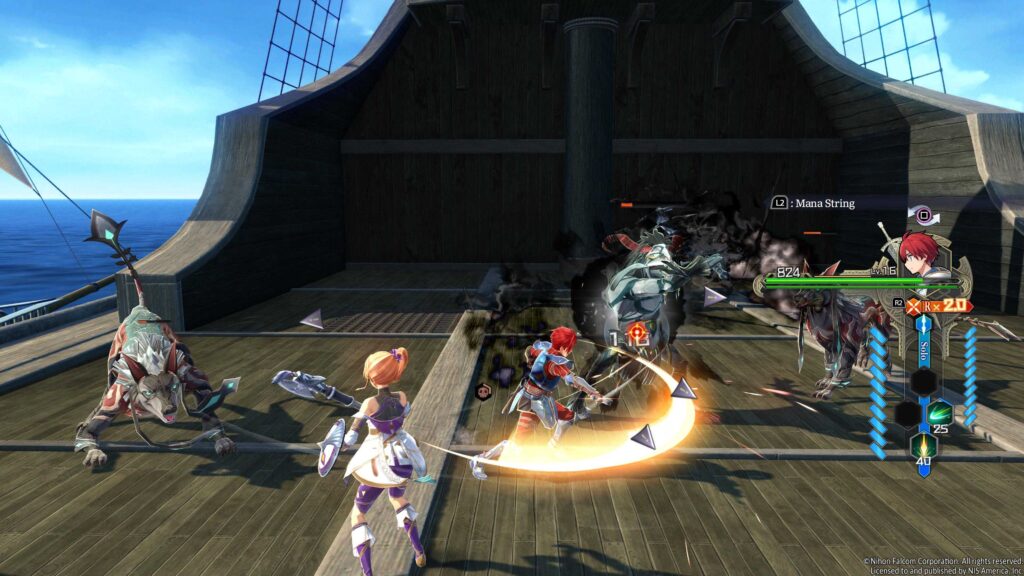1024x576 pixels.
Task: Activate the green slash skill costing 25
Action: [940, 413]
